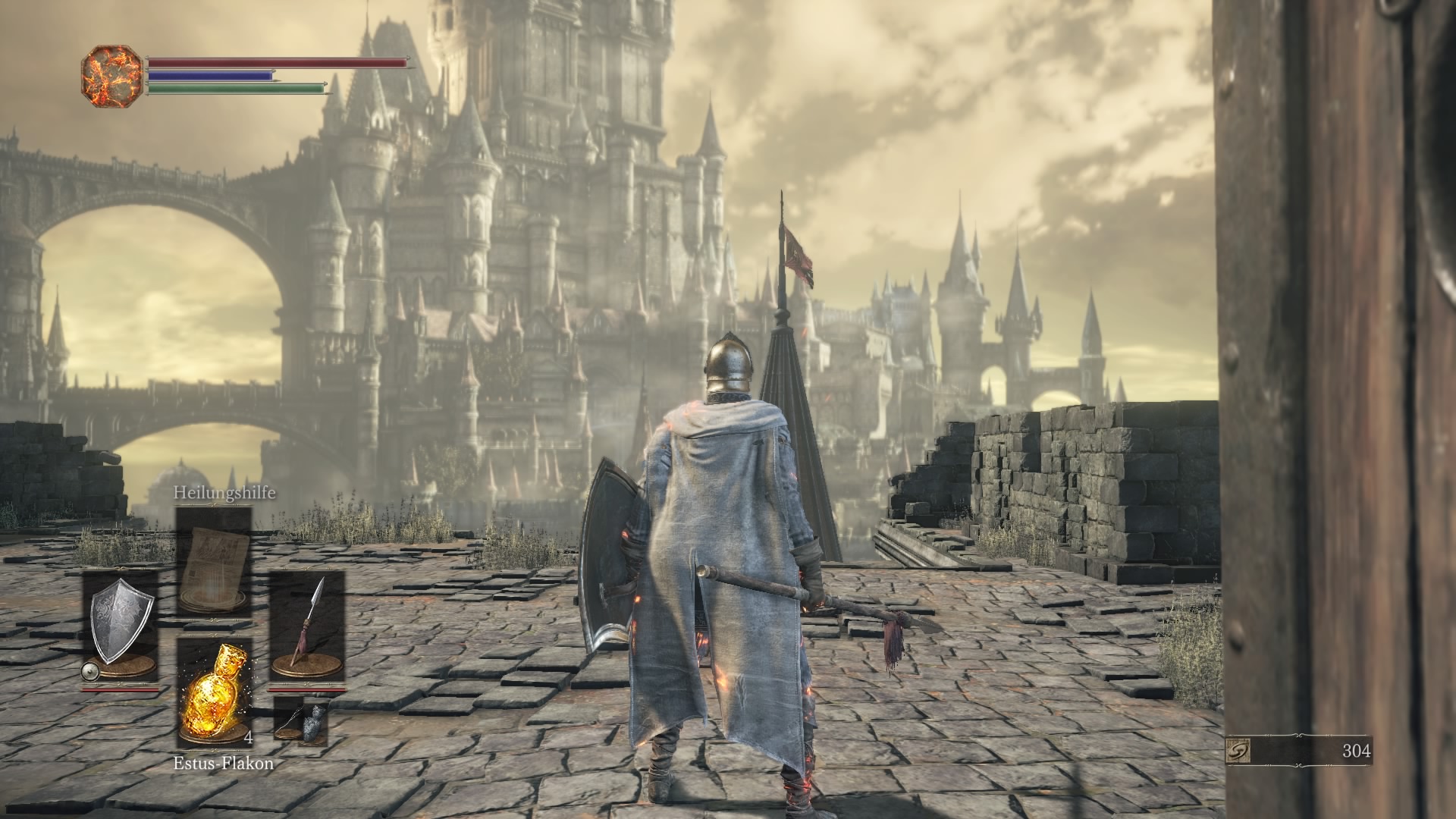Click the ember status icon beside the bars
Screen dimensions: 1456x819
pos(111,77)
